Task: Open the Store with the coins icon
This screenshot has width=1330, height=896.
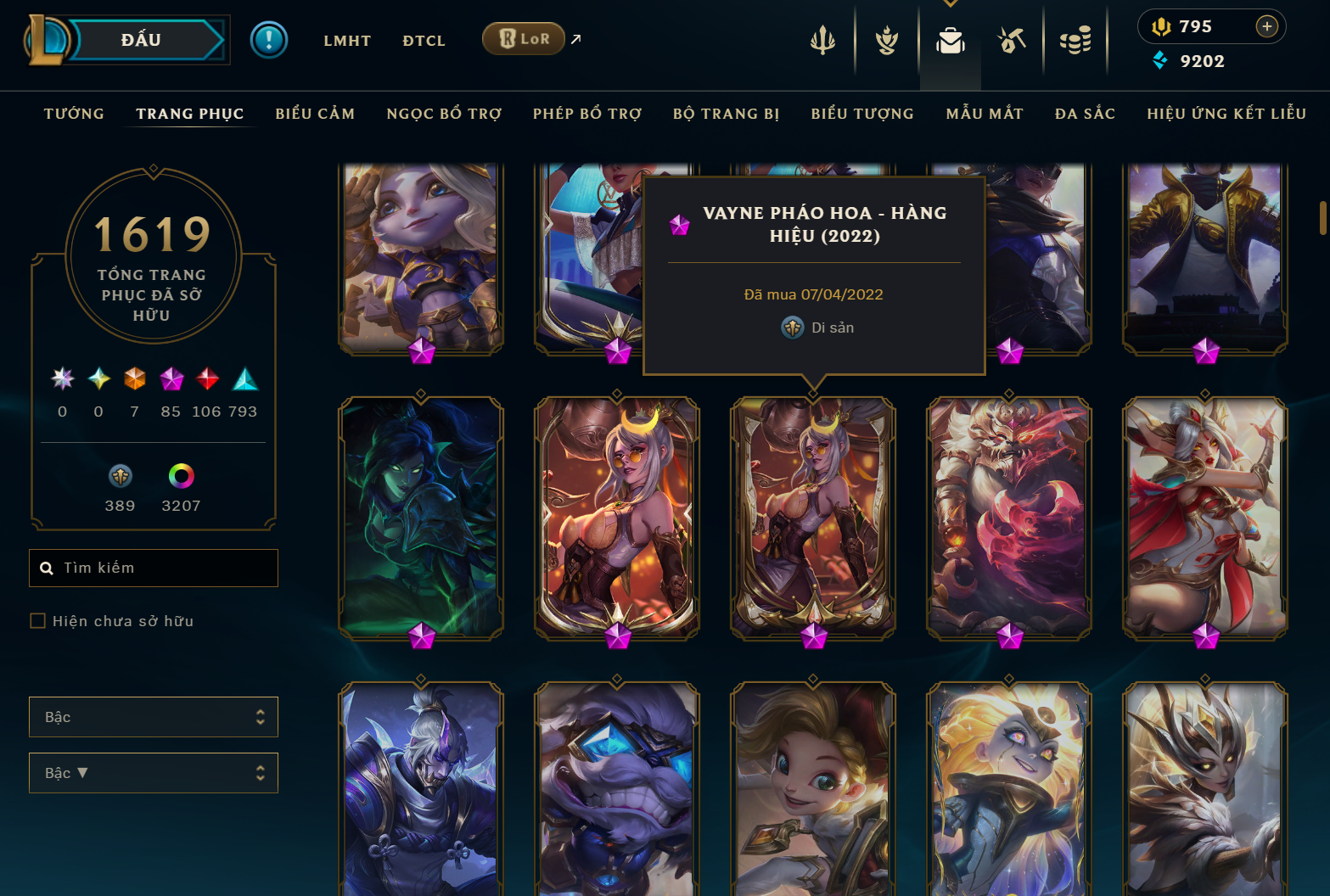Action: pos(1076,40)
